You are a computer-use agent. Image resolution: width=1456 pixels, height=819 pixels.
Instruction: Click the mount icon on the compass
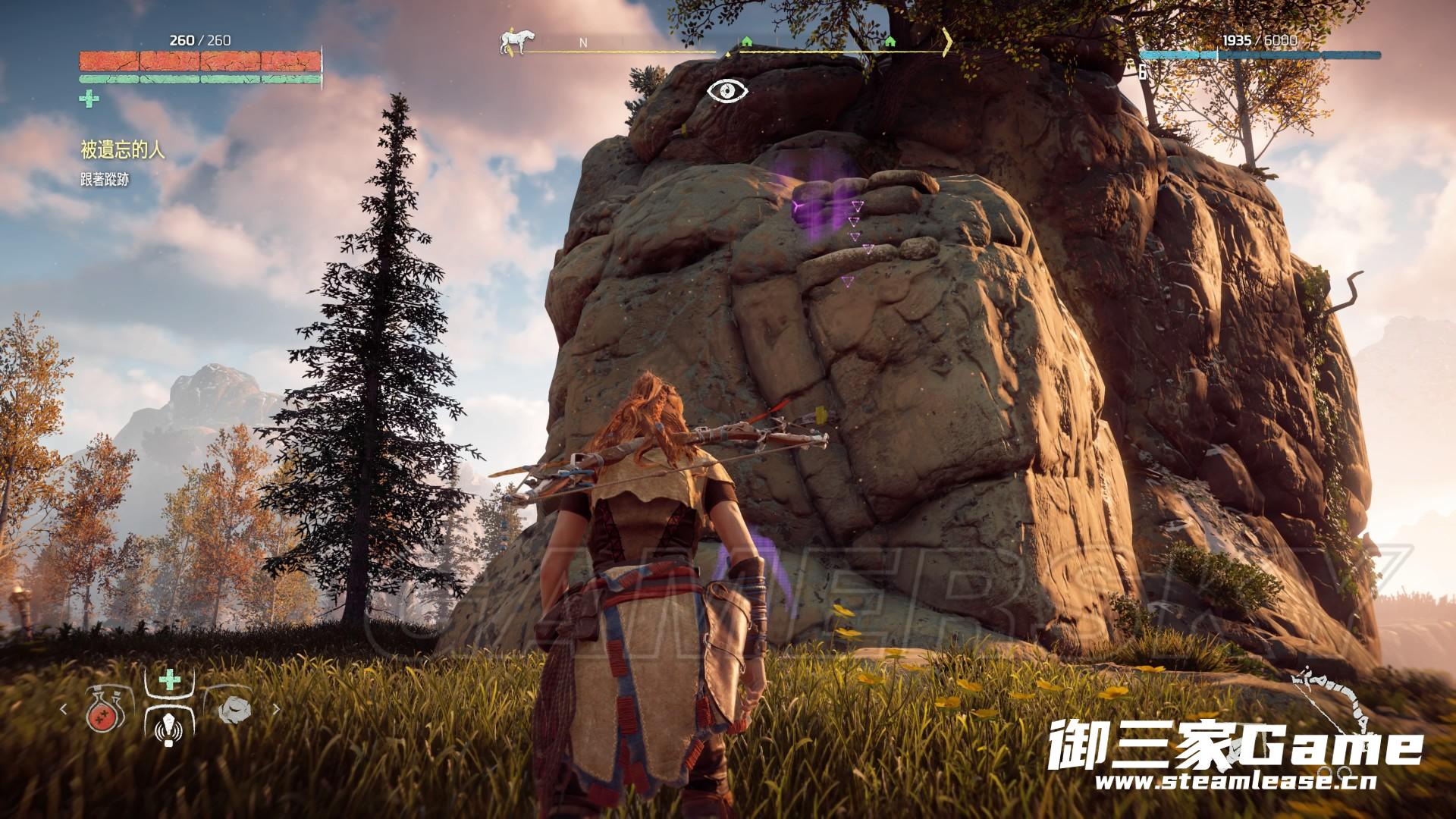click(512, 42)
